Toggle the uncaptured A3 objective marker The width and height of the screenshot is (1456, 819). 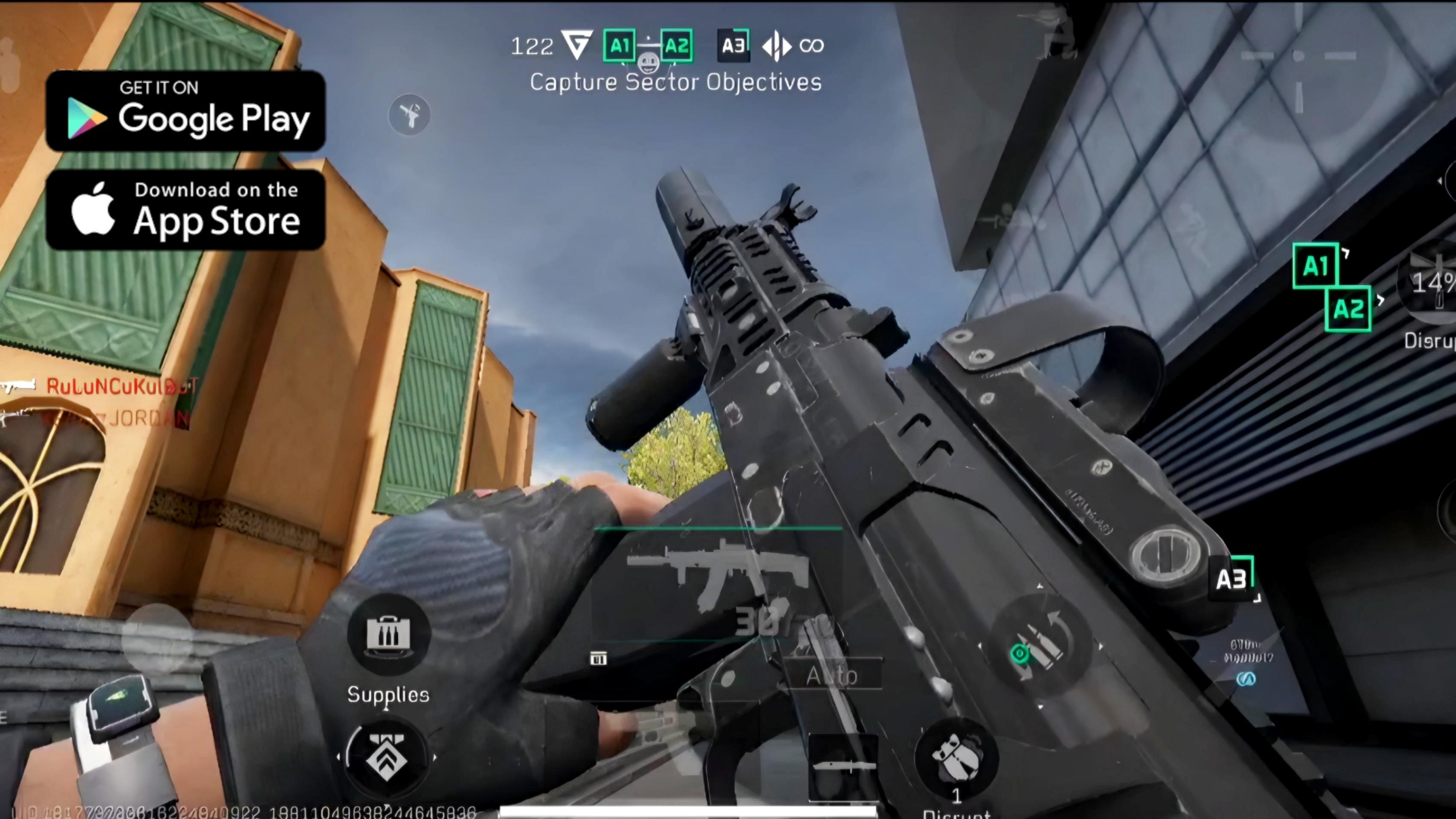coord(733,46)
